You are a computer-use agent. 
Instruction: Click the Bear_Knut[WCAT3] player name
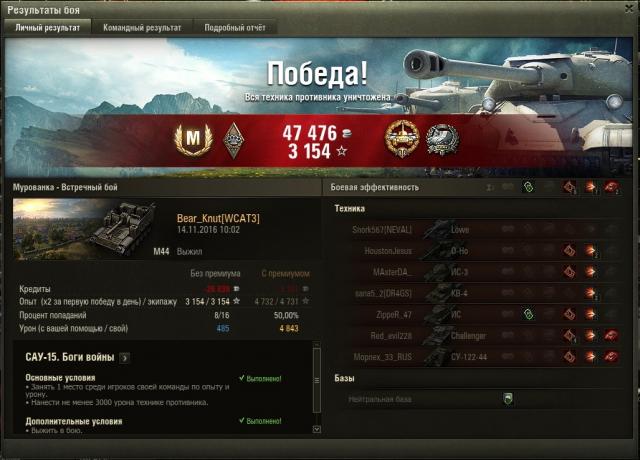218,218
